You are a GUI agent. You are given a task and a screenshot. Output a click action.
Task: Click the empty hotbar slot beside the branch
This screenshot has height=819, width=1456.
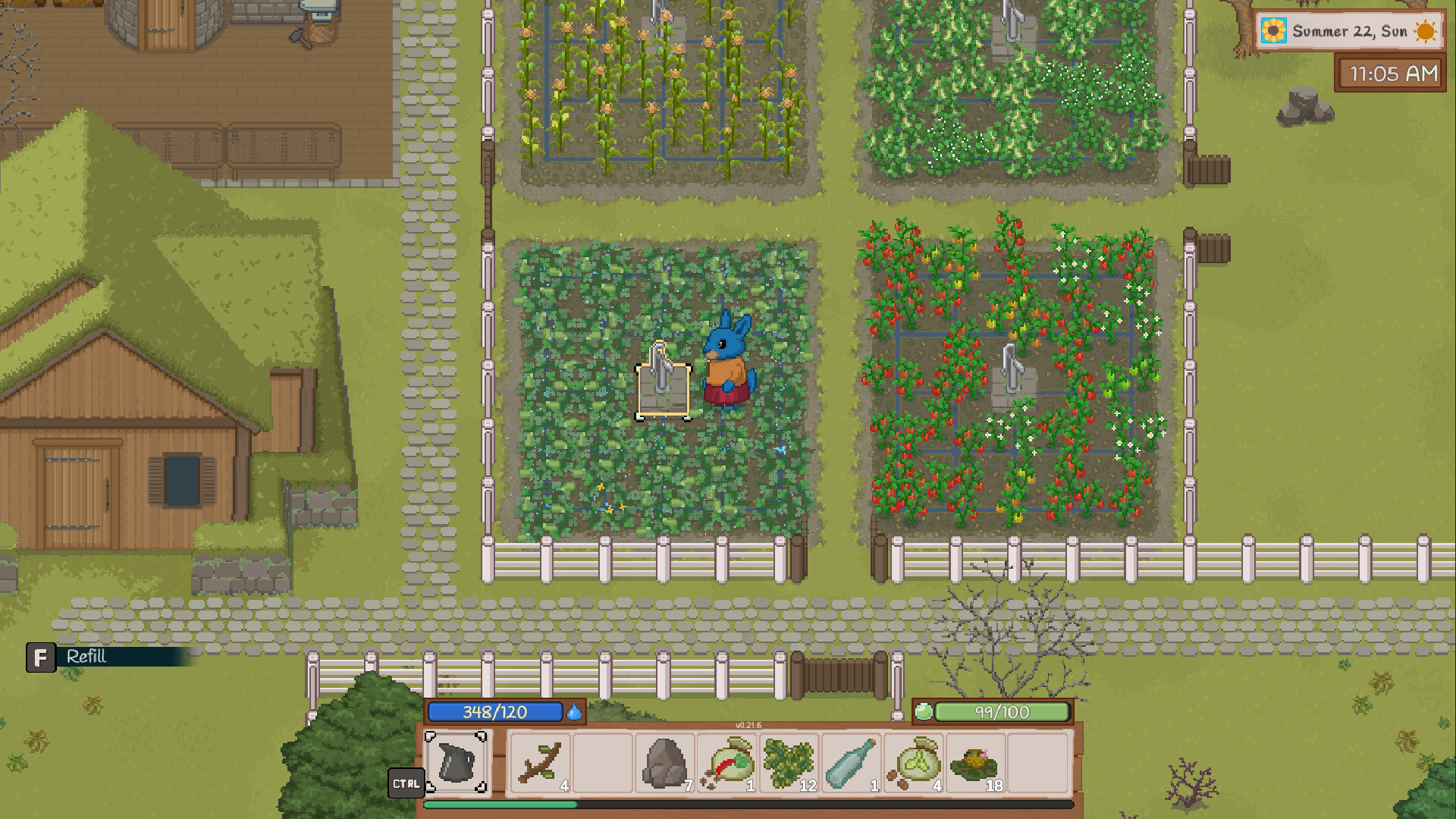[603, 762]
